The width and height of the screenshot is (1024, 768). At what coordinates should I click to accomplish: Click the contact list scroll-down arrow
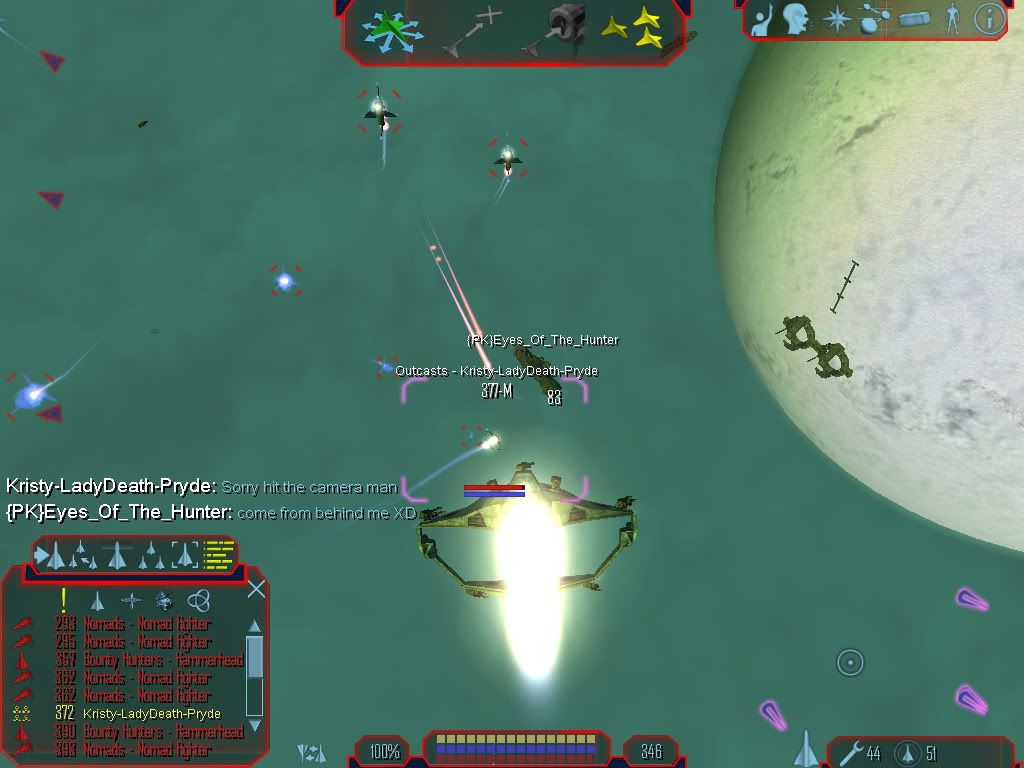coord(254,724)
